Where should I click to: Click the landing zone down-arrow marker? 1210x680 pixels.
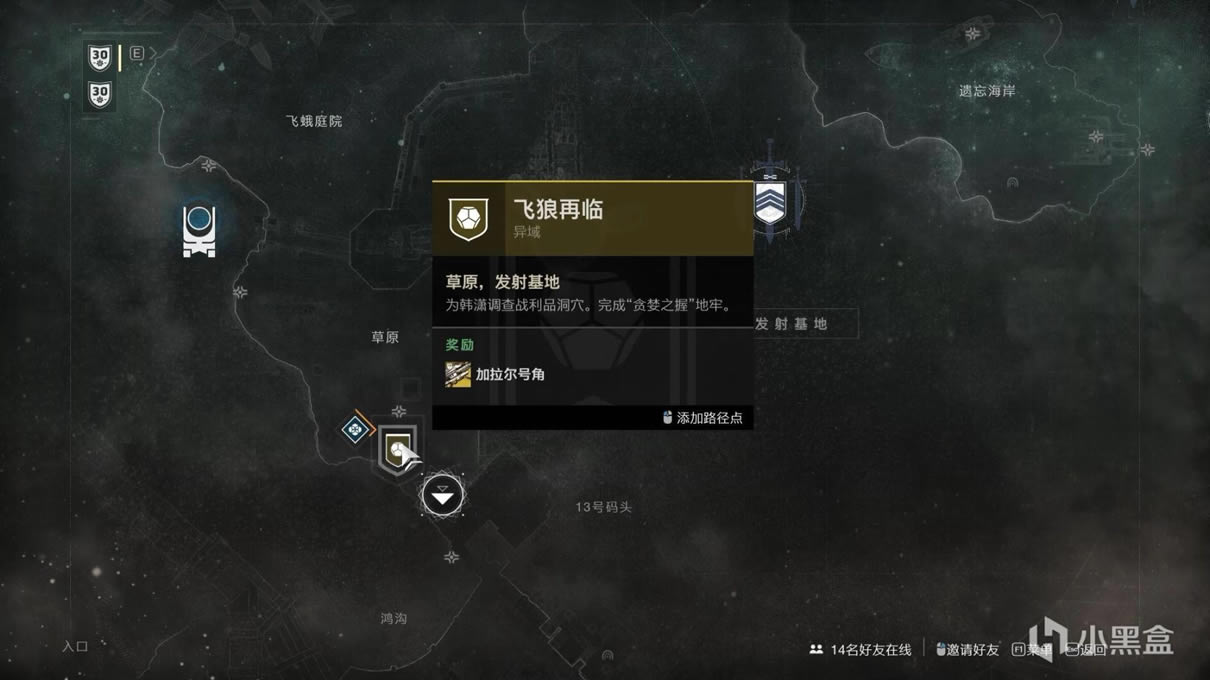click(444, 494)
